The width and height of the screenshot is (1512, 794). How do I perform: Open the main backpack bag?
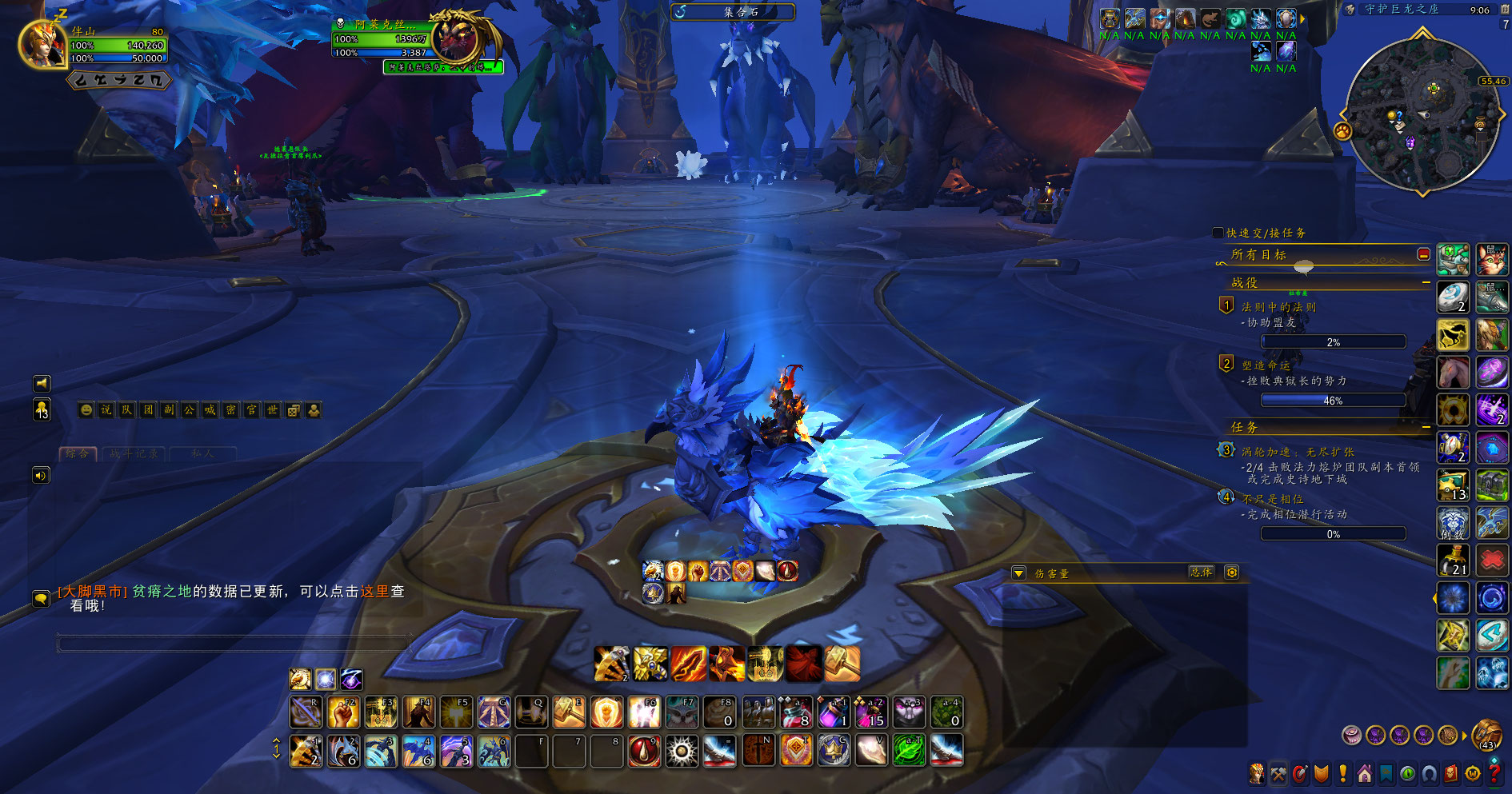1487,733
